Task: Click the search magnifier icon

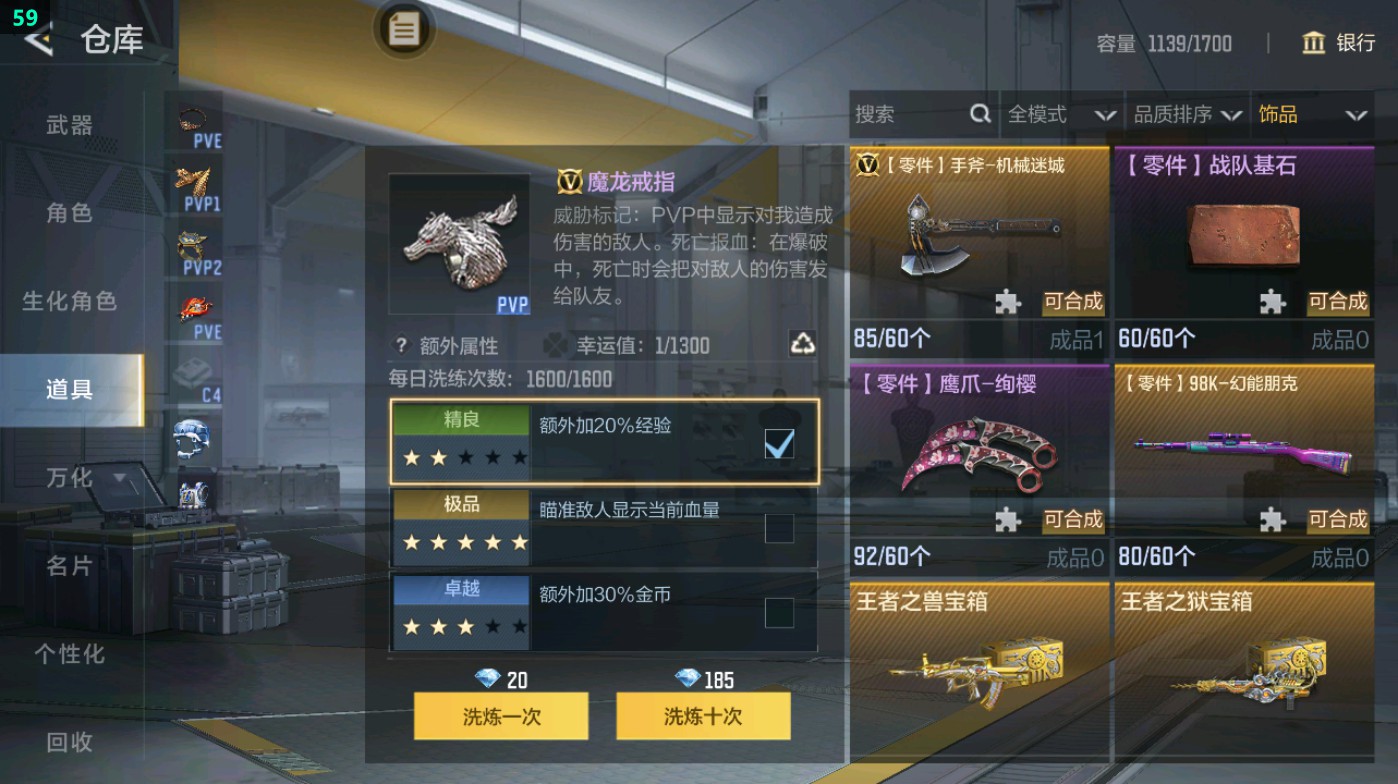Action: click(978, 115)
